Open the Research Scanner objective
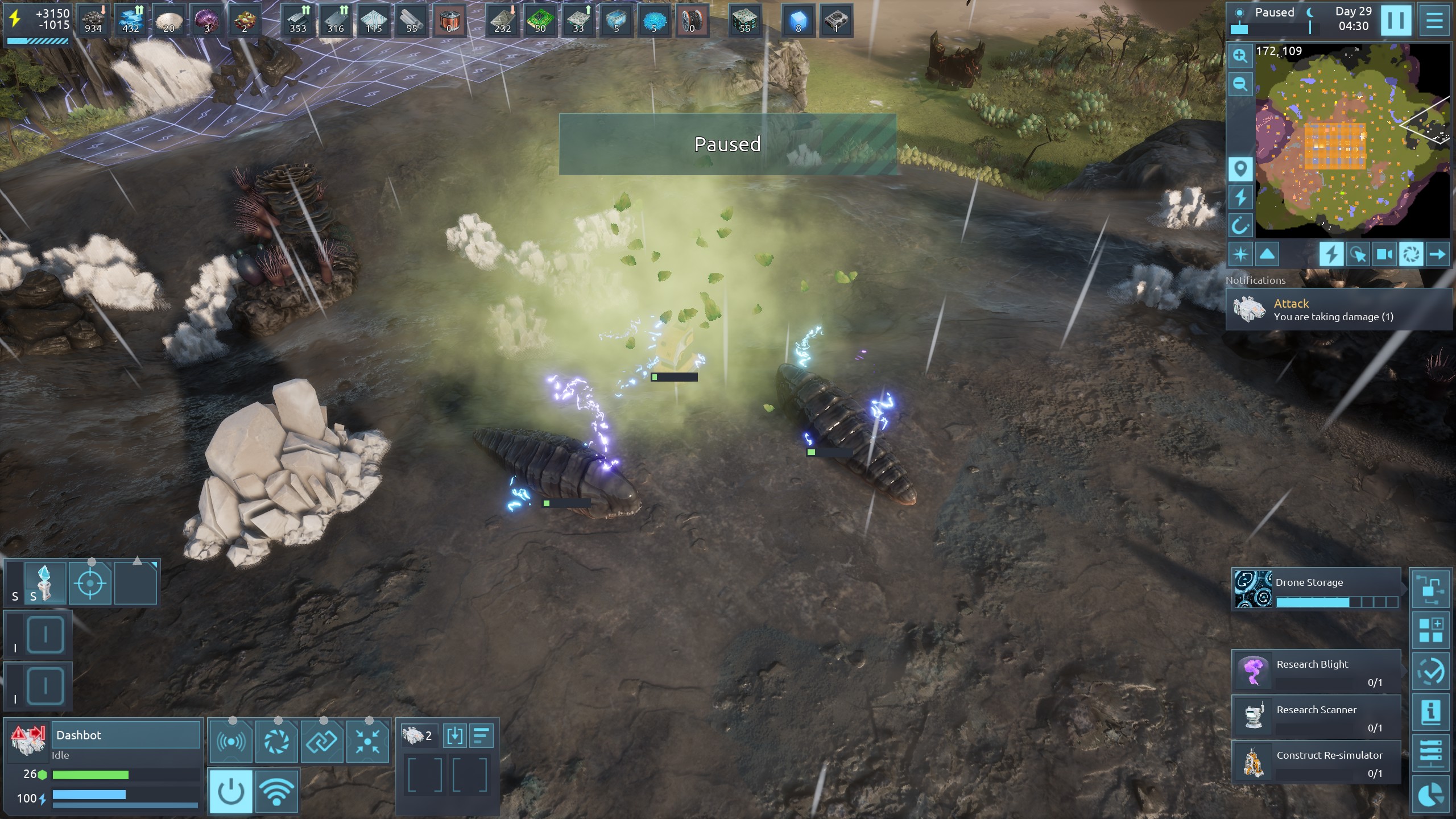Image resolution: width=1456 pixels, height=819 pixels. pos(1316,717)
